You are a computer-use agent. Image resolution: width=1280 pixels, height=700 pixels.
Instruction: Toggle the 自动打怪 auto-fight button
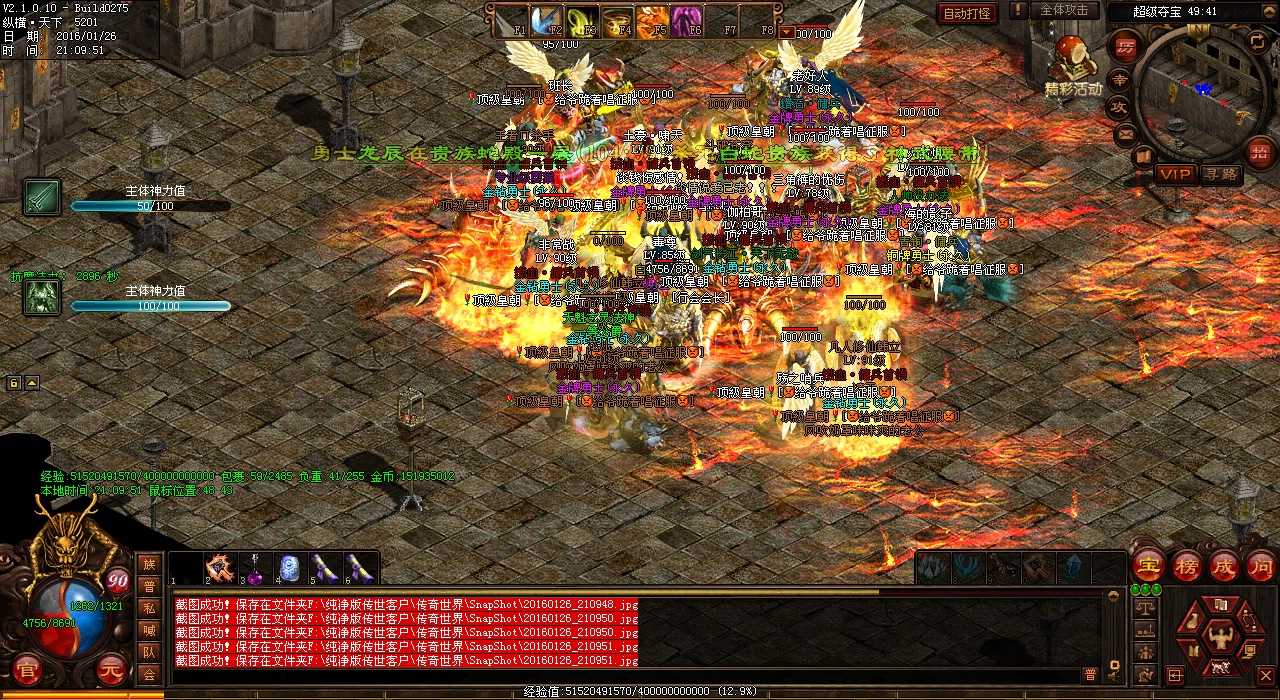[x=967, y=13]
